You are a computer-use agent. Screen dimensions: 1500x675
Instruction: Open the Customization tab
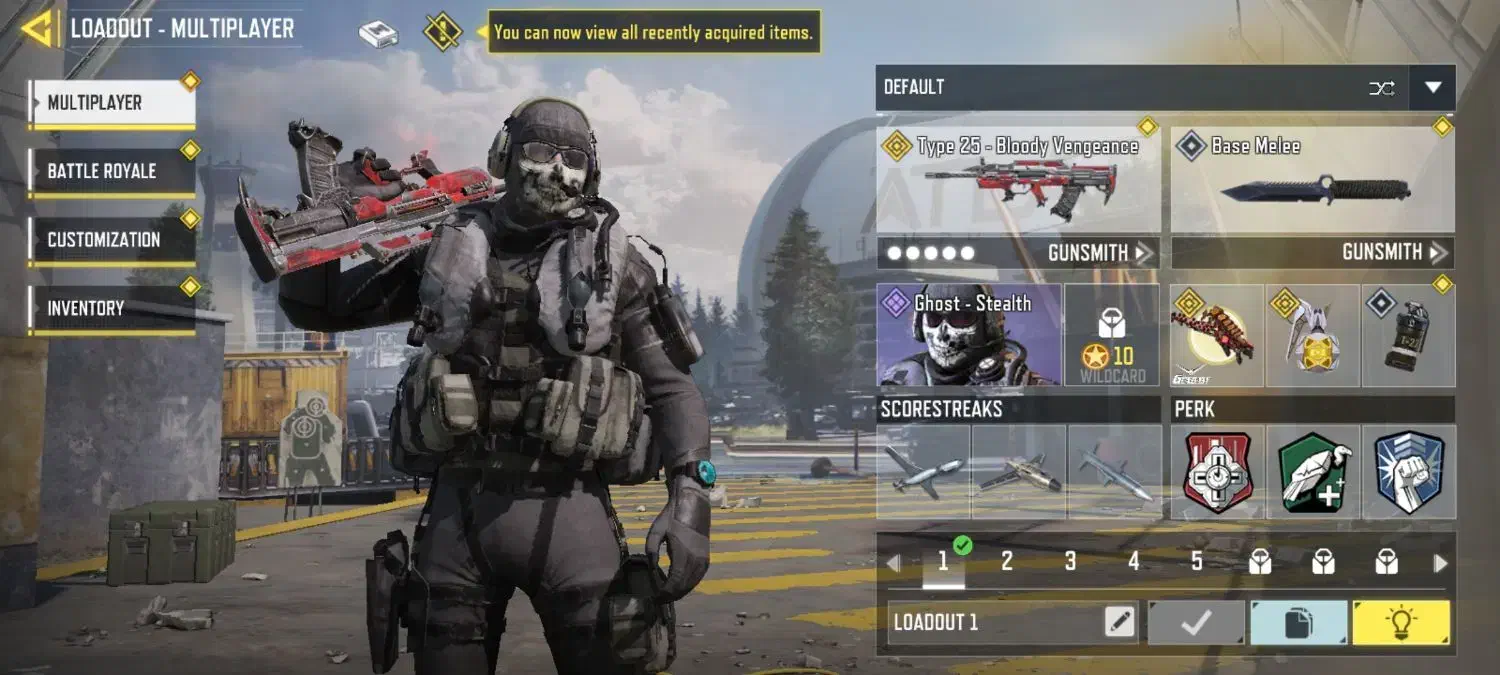pyautogui.click(x=111, y=240)
